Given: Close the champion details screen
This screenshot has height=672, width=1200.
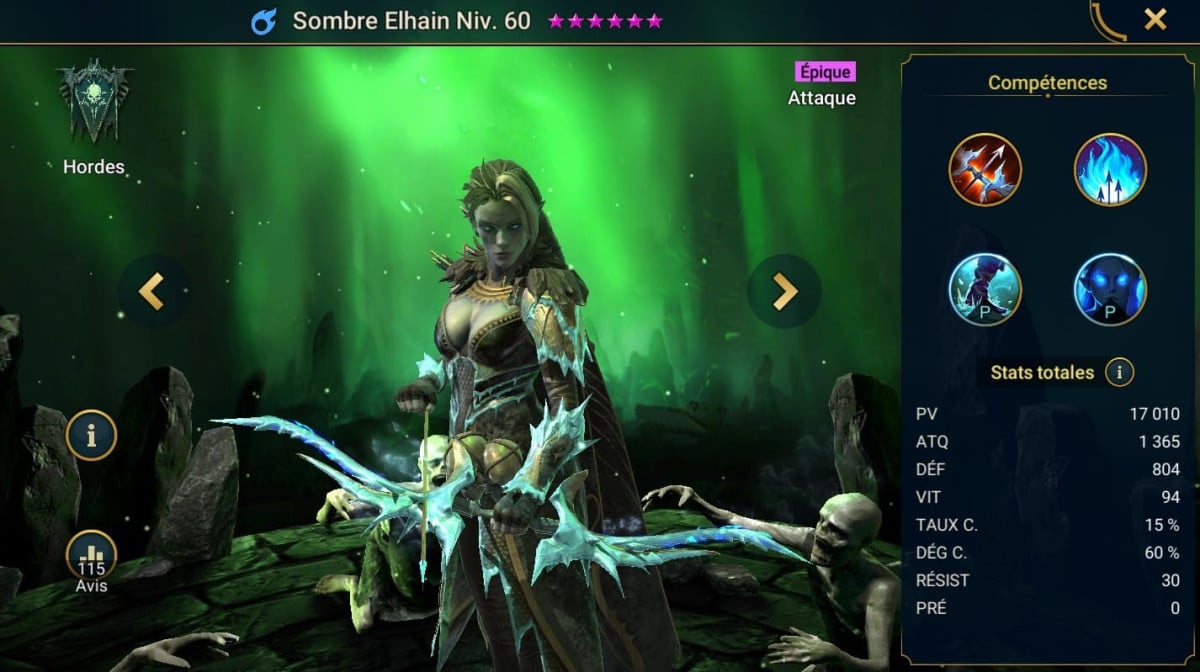Looking at the screenshot, I should [1155, 19].
